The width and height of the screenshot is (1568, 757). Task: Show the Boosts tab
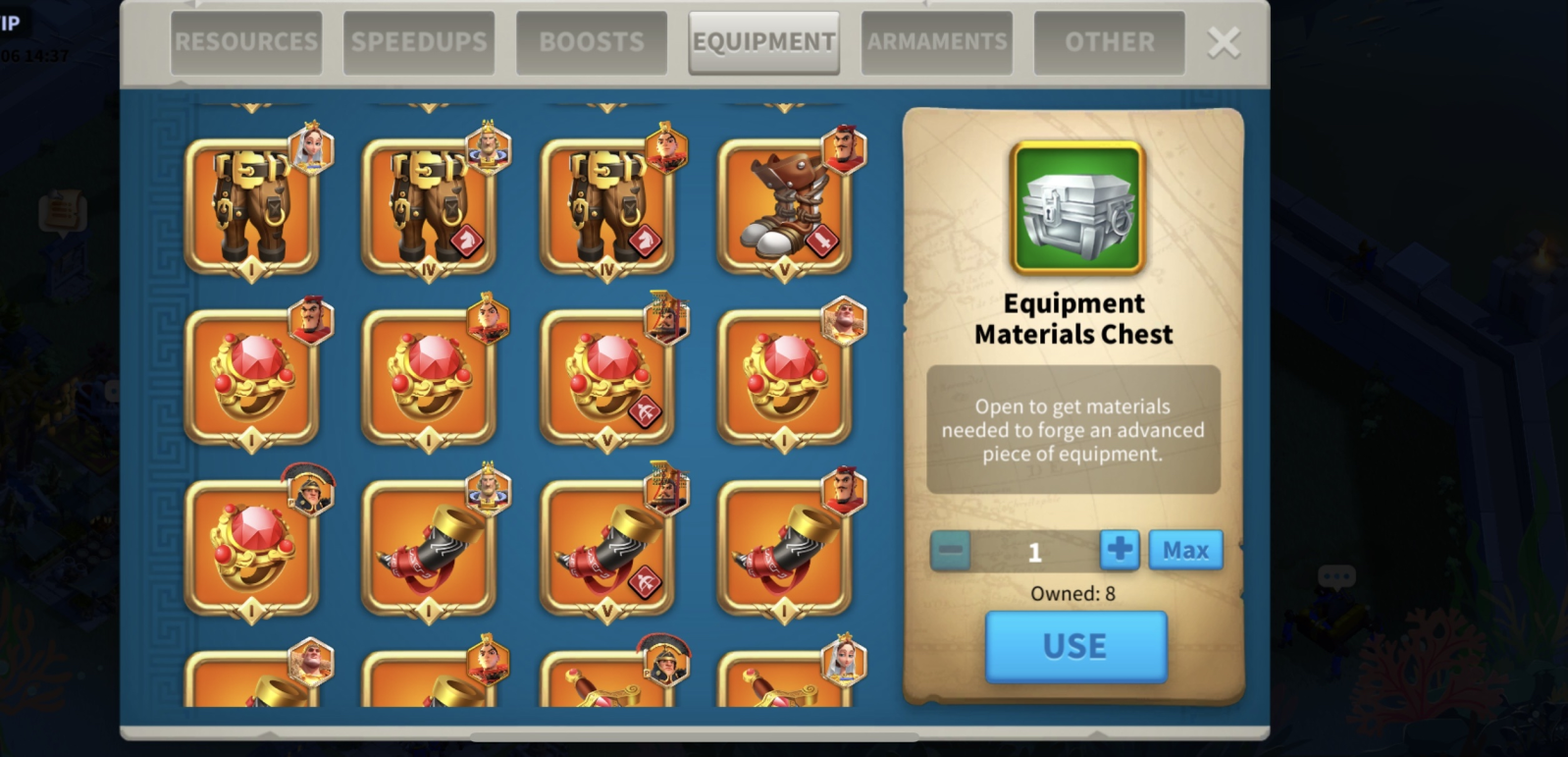pyautogui.click(x=592, y=42)
